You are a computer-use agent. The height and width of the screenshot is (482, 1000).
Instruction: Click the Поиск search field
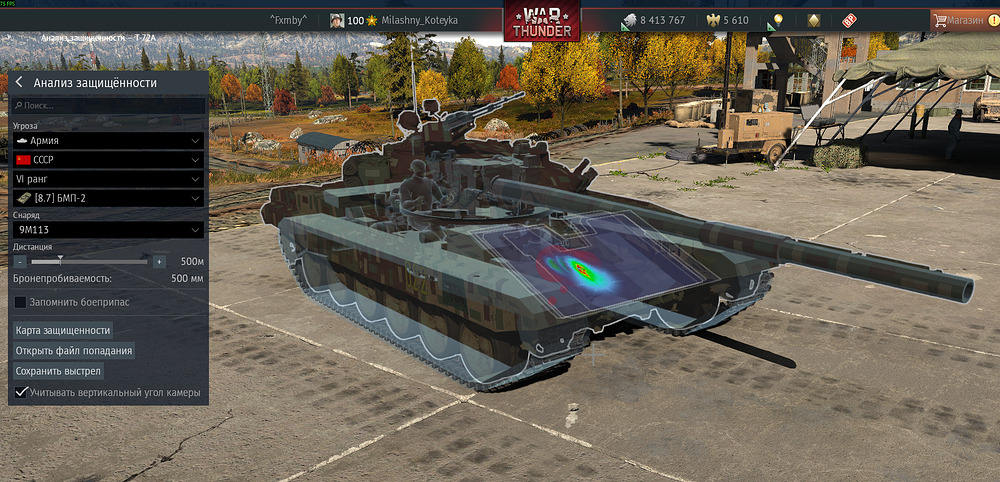pyautogui.click(x=108, y=105)
